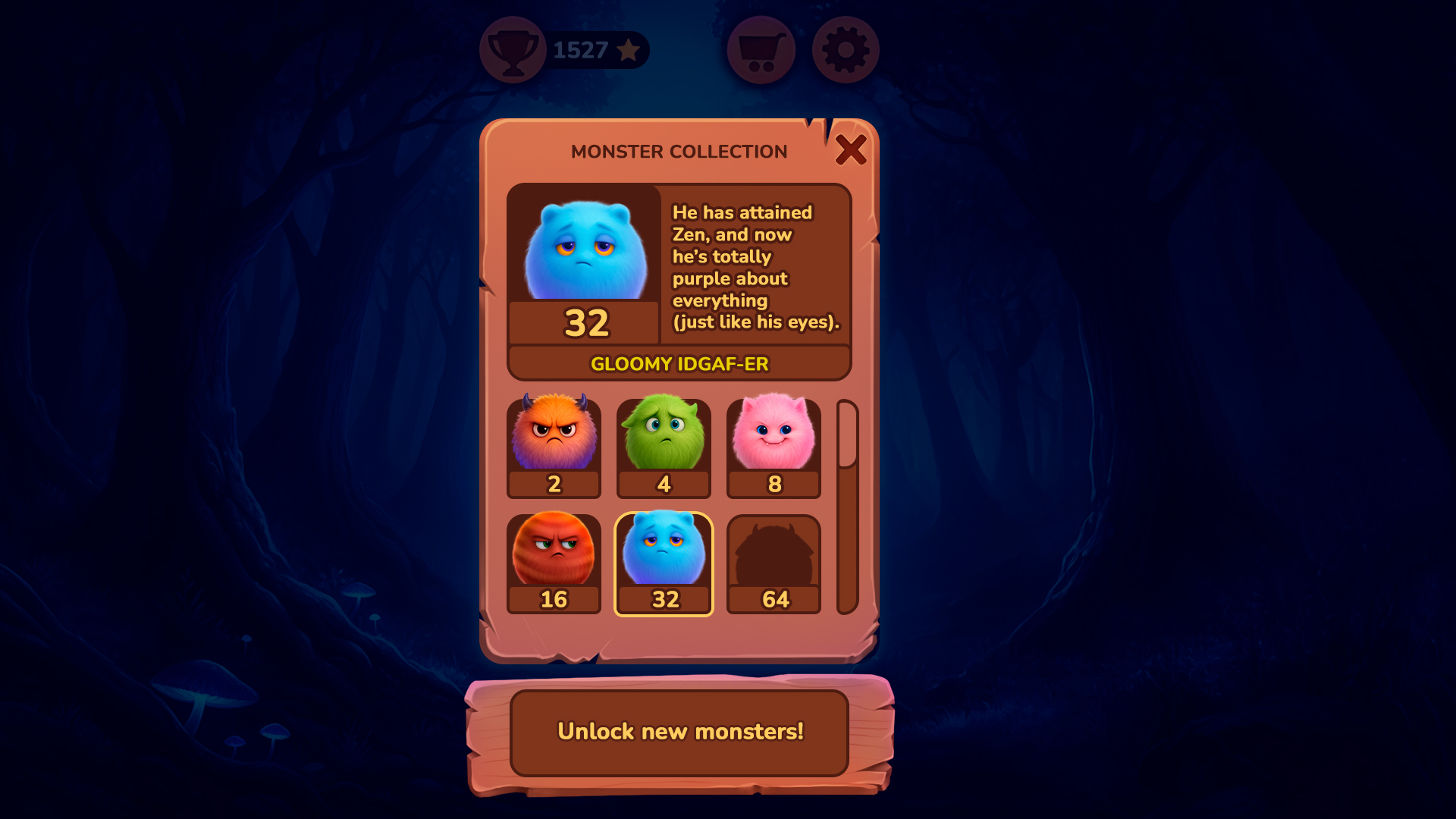1456x819 pixels.
Task: Select the red angry monster numbered 16
Action: (x=554, y=563)
